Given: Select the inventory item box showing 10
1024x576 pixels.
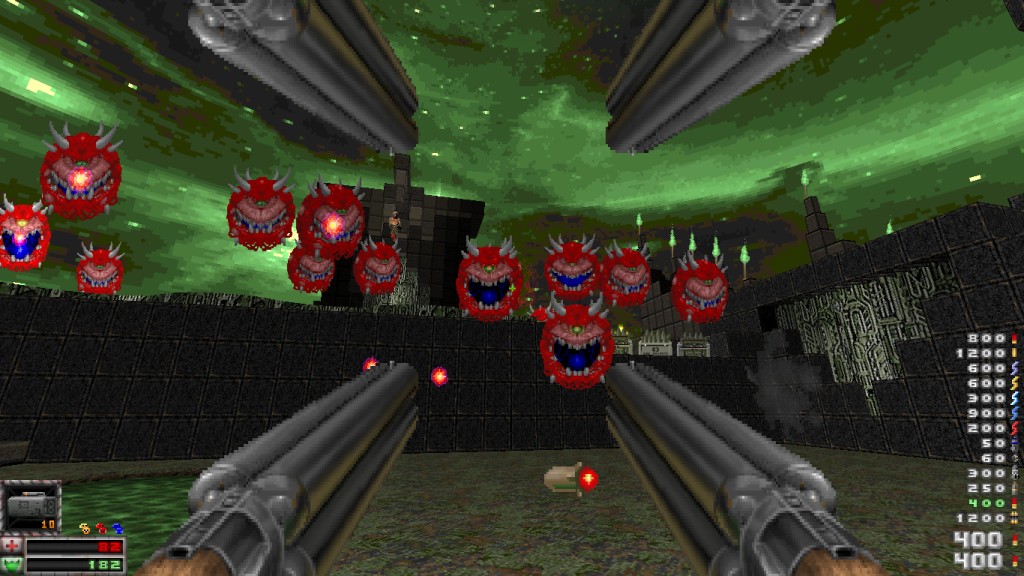Looking at the screenshot, I should (x=31, y=507).
